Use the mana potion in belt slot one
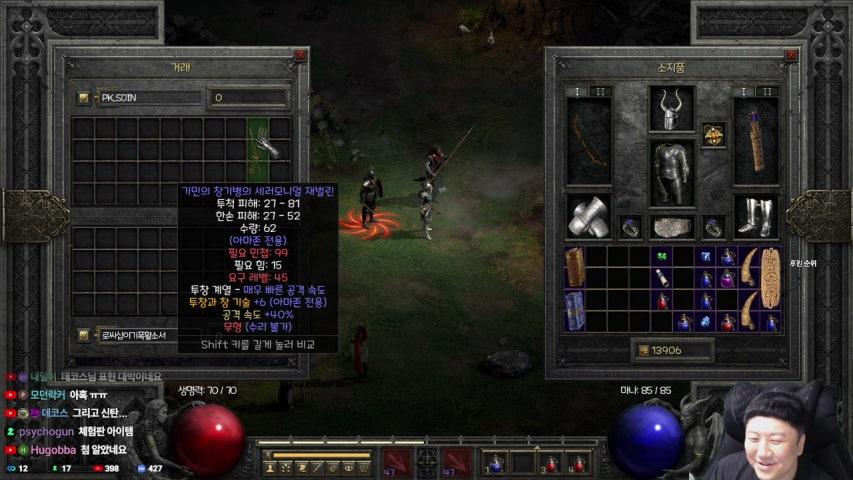 tap(497, 463)
